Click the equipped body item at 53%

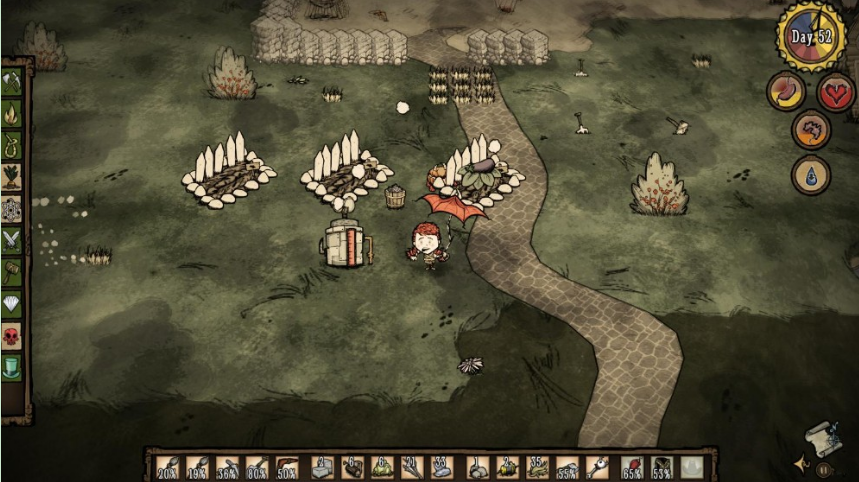(661, 467)
